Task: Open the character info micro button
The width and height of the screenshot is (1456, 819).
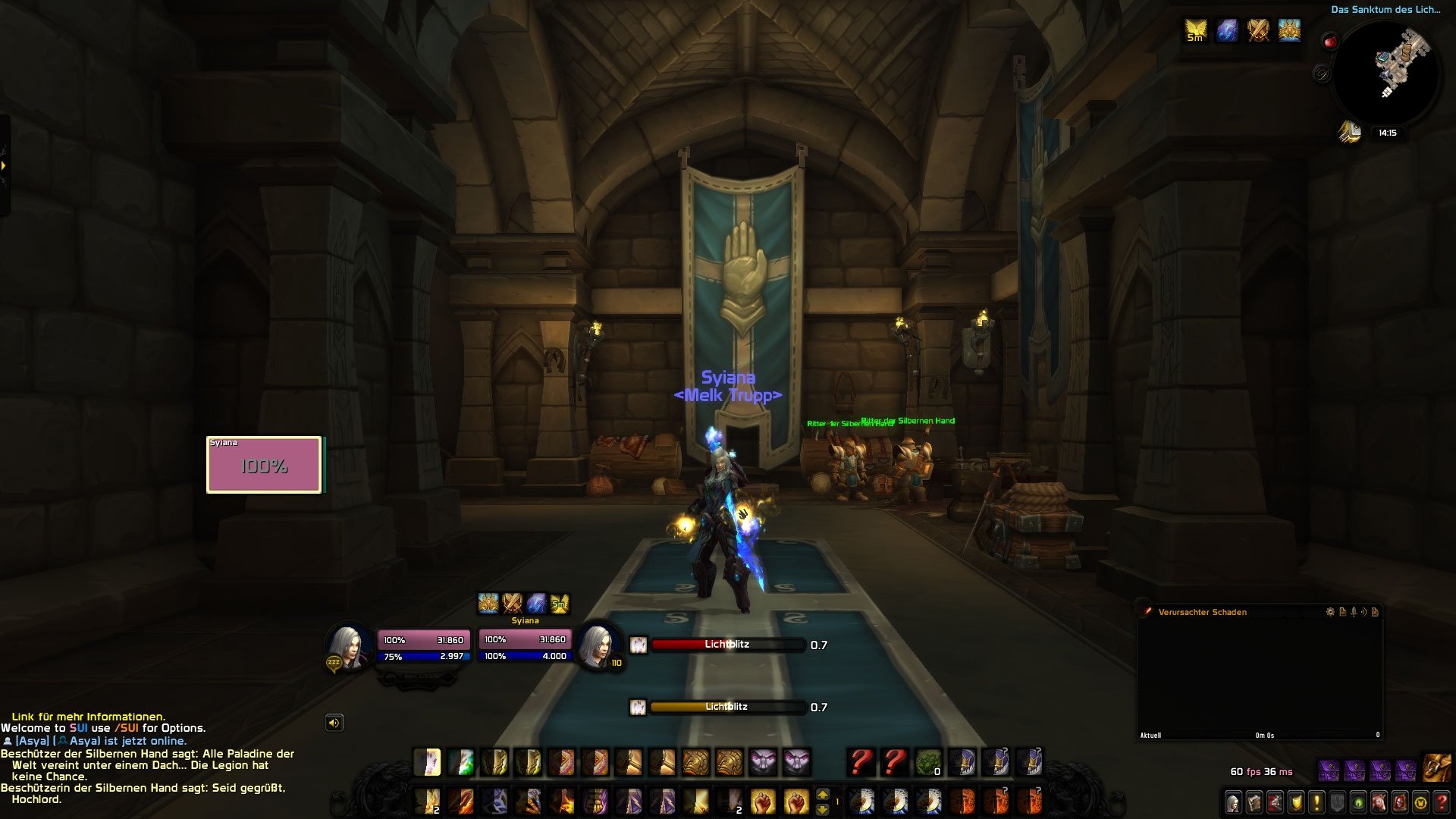Action: [1234, 802]
